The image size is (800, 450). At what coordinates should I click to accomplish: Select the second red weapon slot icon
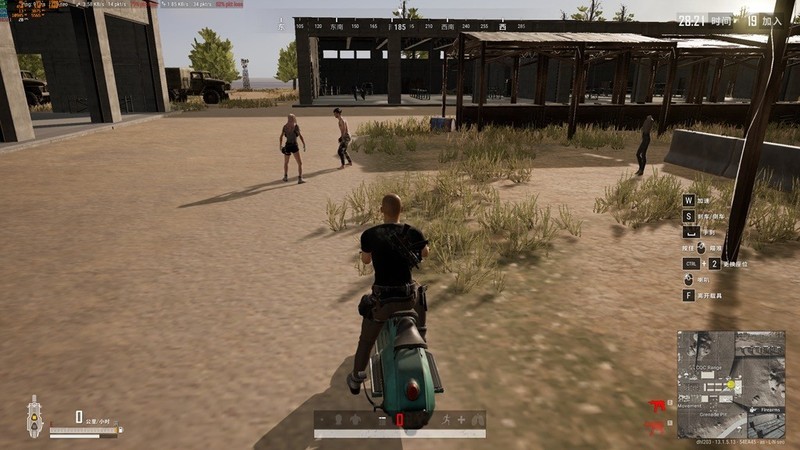coord(657,427)
